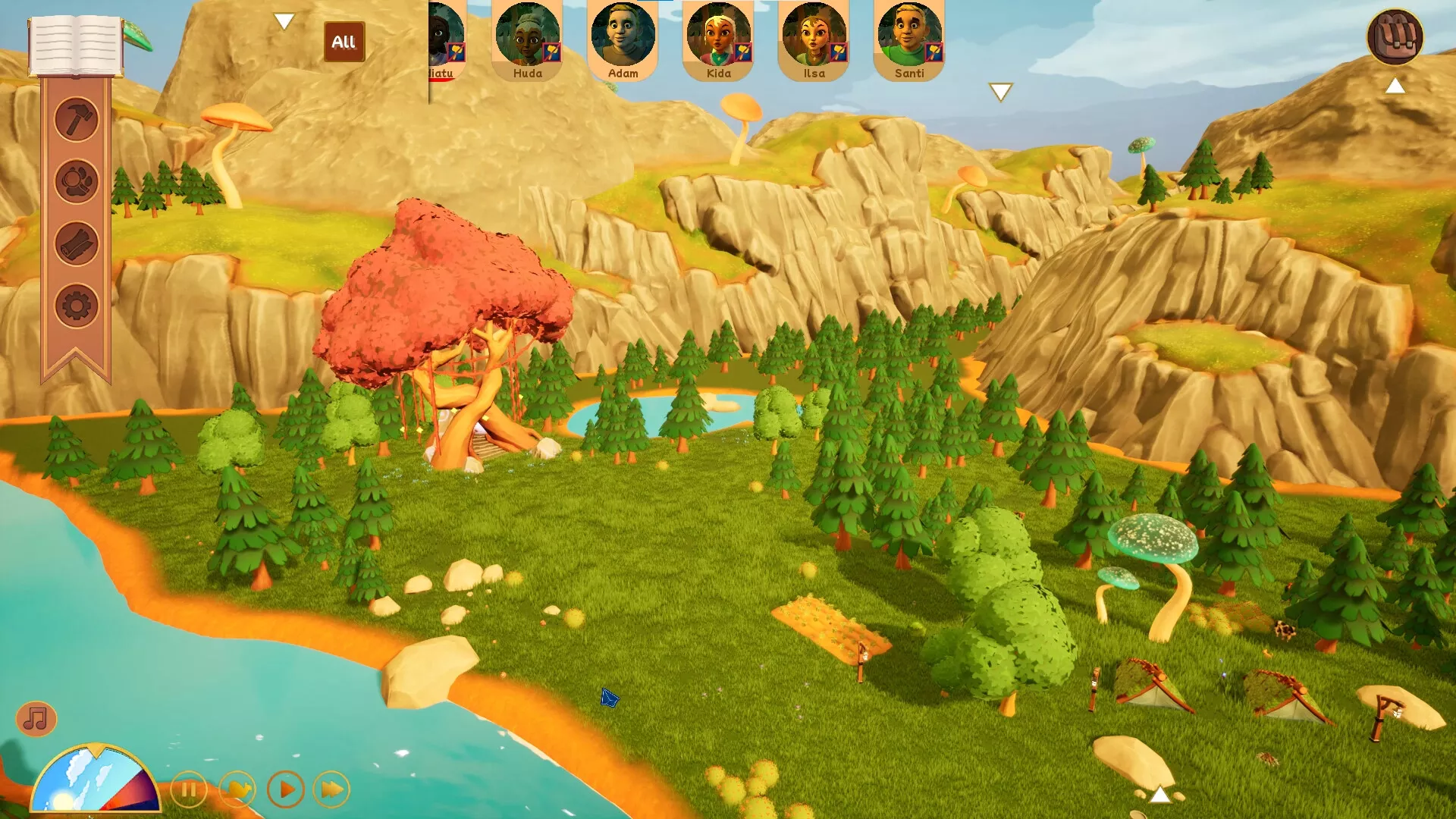Open the wood logs resources menu
Image resolution: width=1456 pixels, height=819 pixels.
pyautogui.click(x=77, y=244)
